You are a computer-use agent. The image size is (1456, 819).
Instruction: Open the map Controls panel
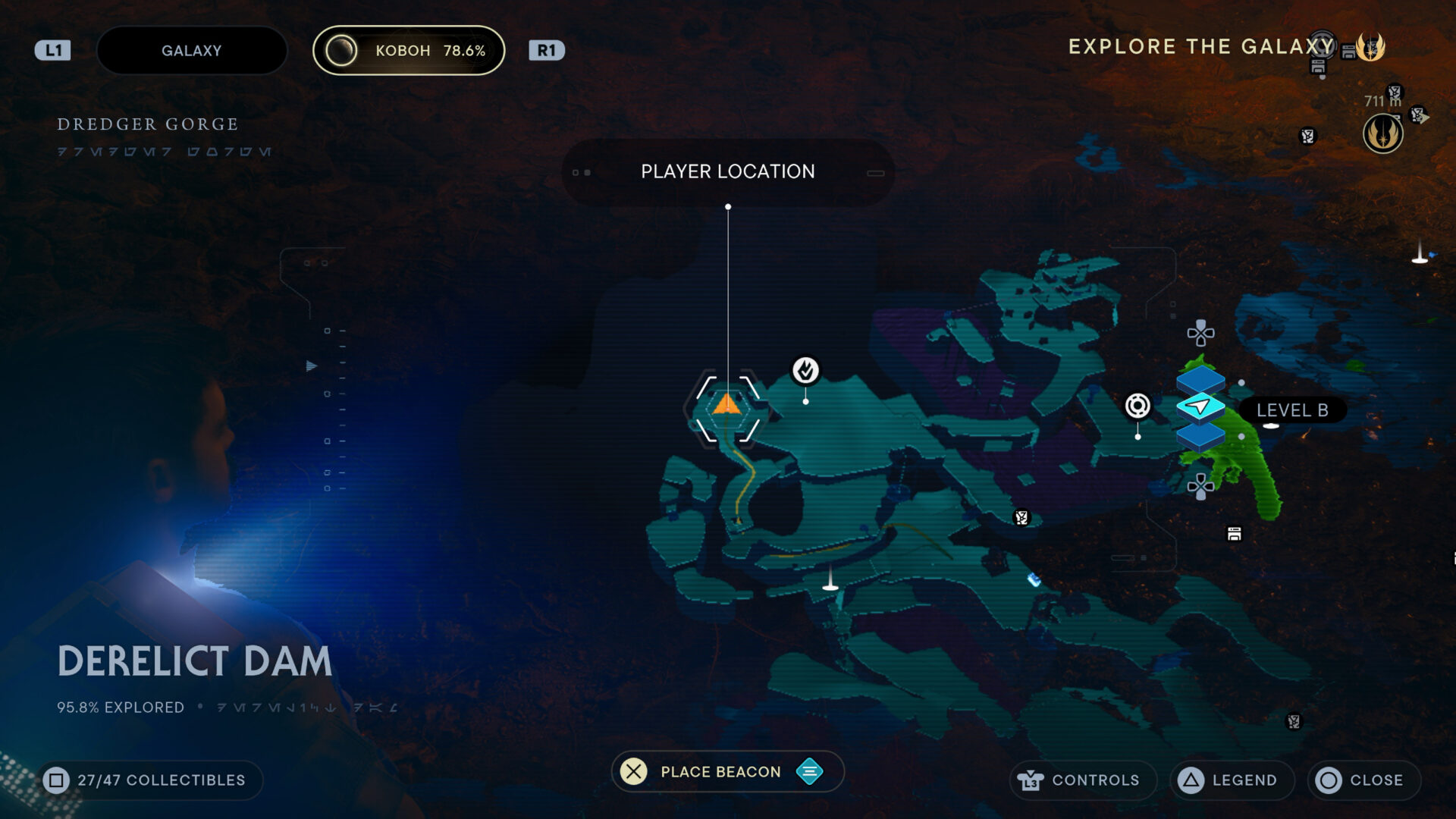(x=1082, y=780)
